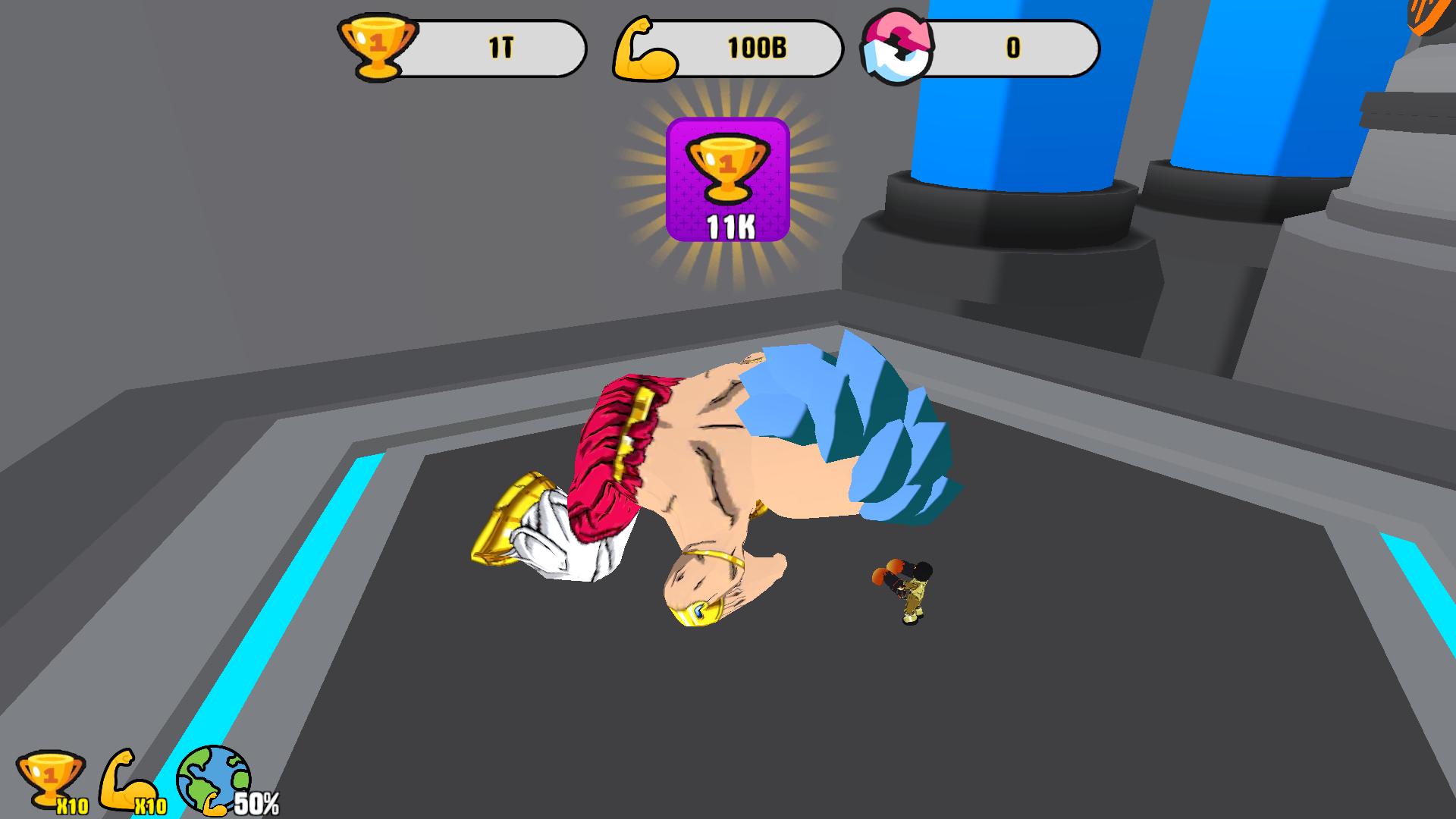The width and height of the screenshot is (1456, 819).
Task: Click the x10 trophy boost icon bottom left
Action: click(x=49, y=777)
